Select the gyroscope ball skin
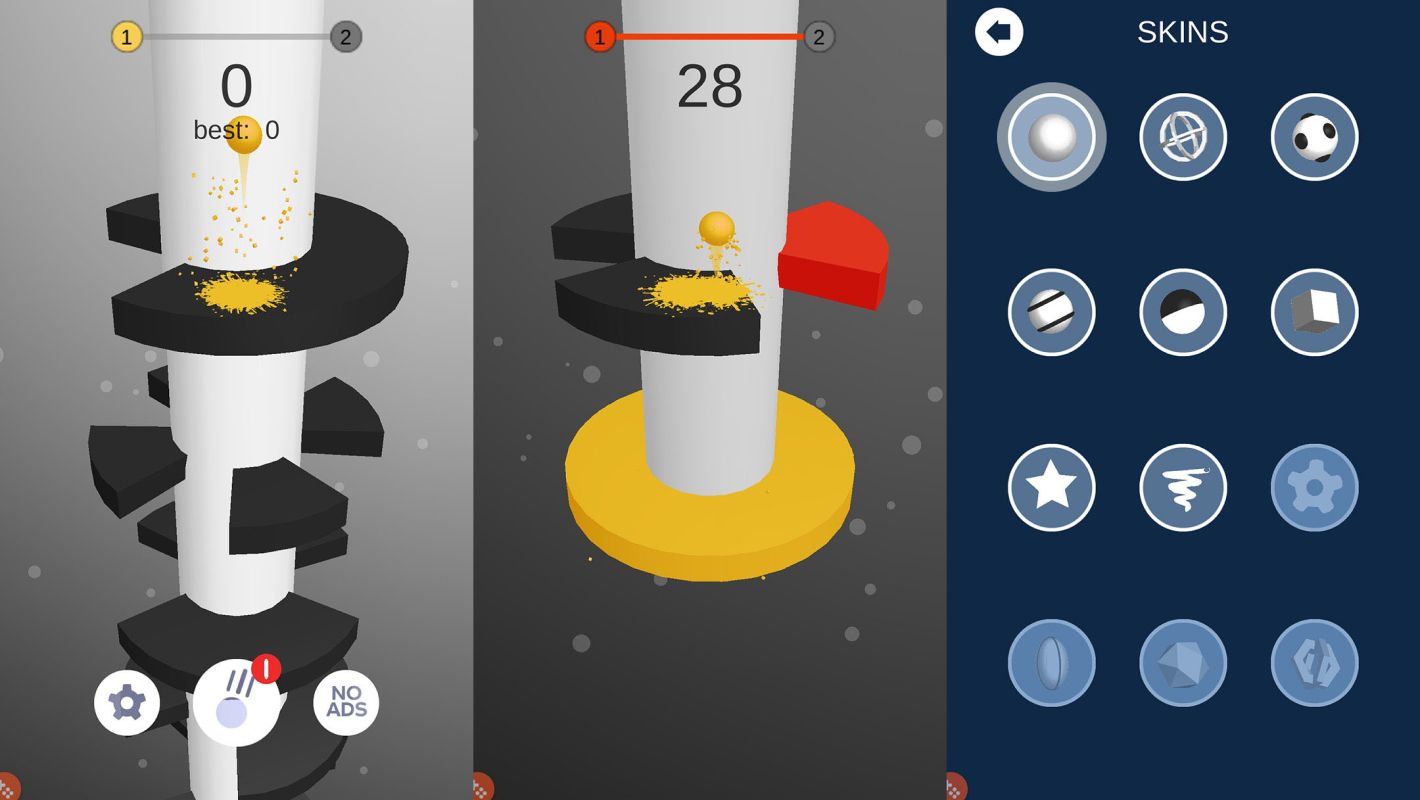The height and width of the screenshot is (800, 1420). tap(1183, 138)
